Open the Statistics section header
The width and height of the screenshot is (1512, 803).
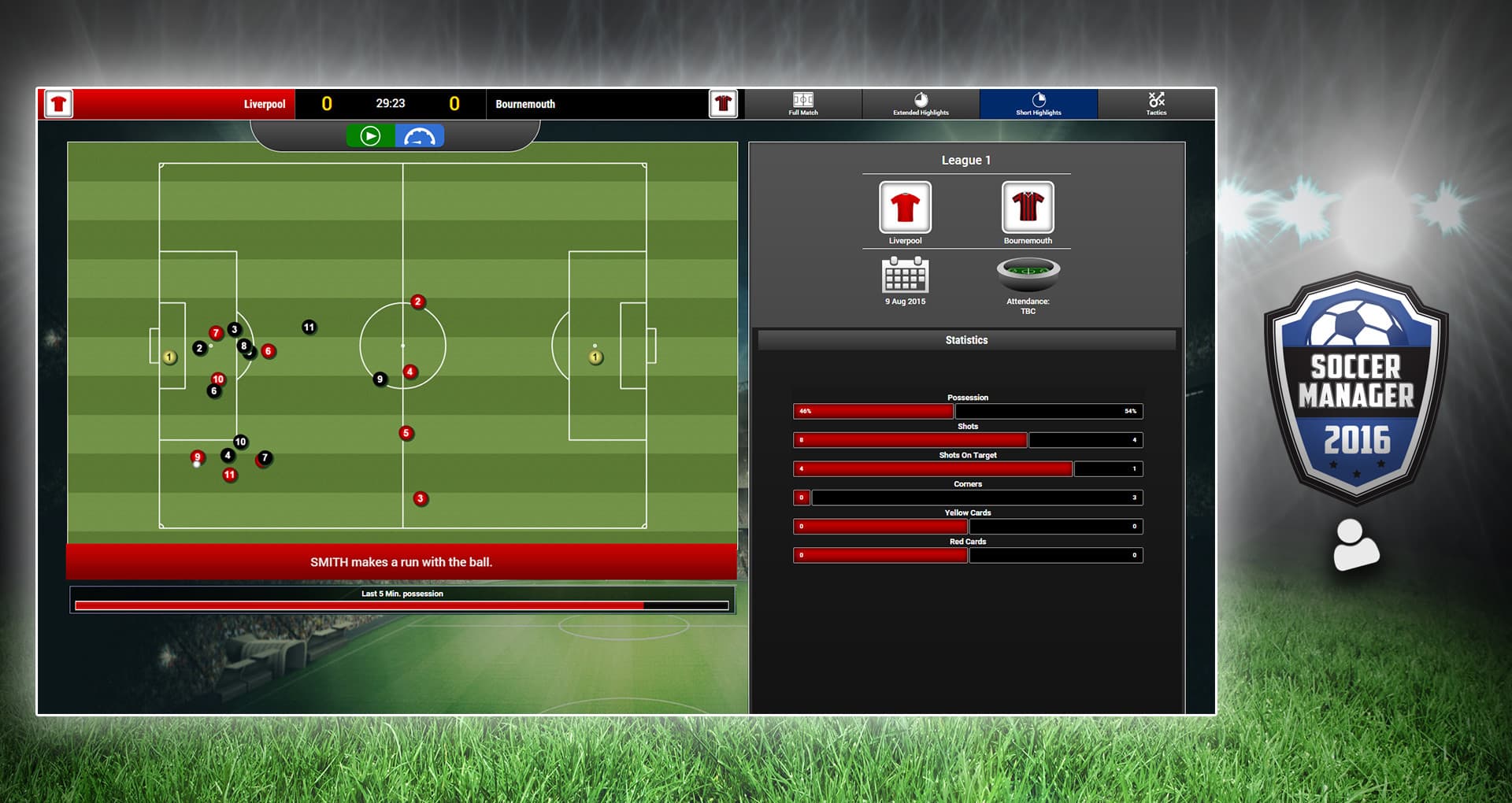tap(967, 339)
